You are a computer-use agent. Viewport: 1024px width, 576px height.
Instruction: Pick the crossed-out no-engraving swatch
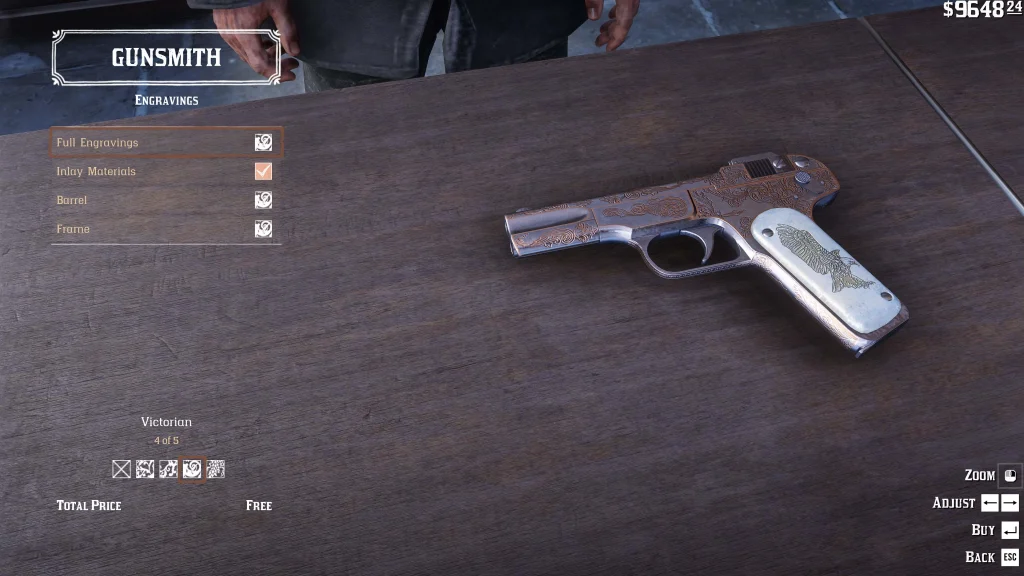pos(122,469)
